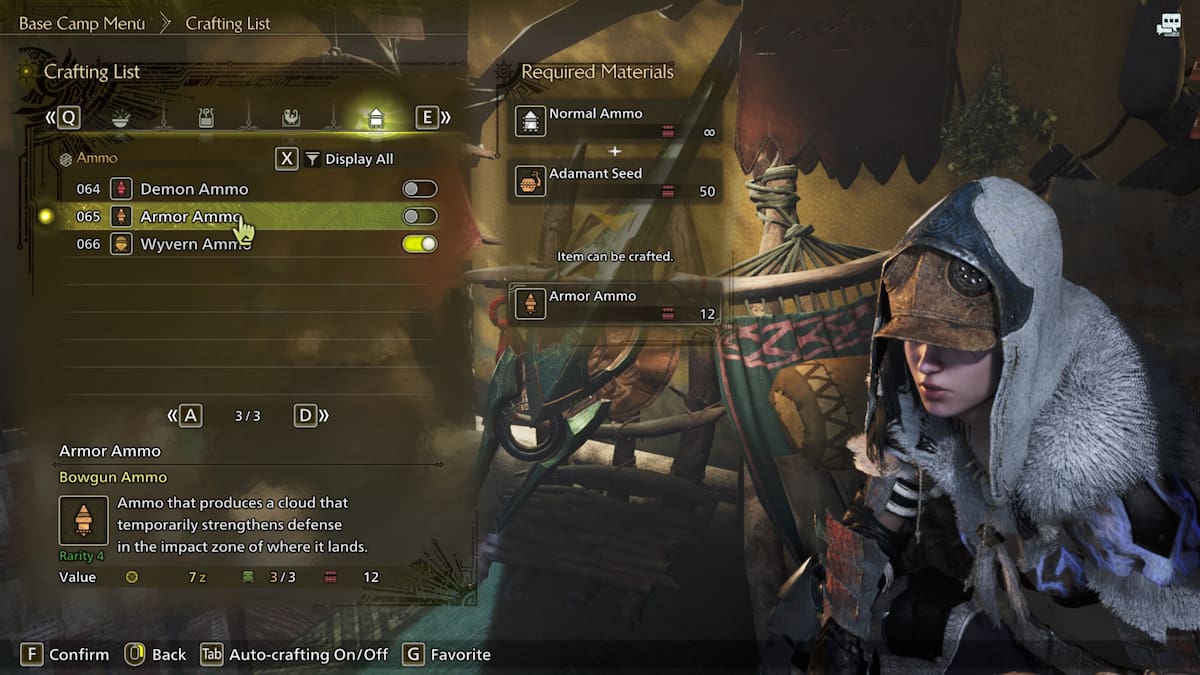Image resolution: width=1200 pixels, height=675 pixels.
Task: Toggle Auto-crafting On/Off in footer
Action: (x=295, y=654)
